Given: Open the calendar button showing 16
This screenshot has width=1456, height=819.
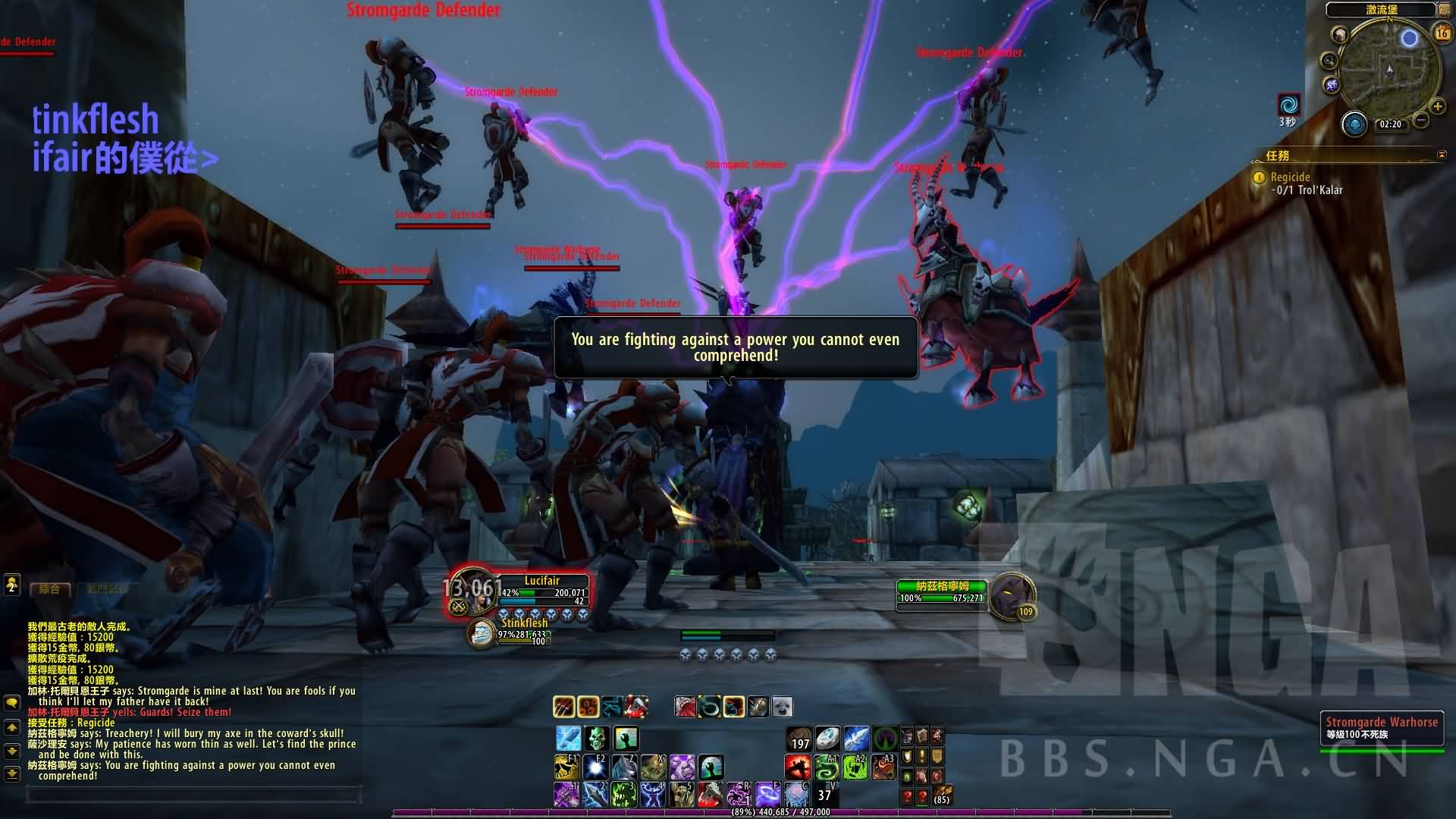Looking at the screenshot, I should [x=1442, y=33].
